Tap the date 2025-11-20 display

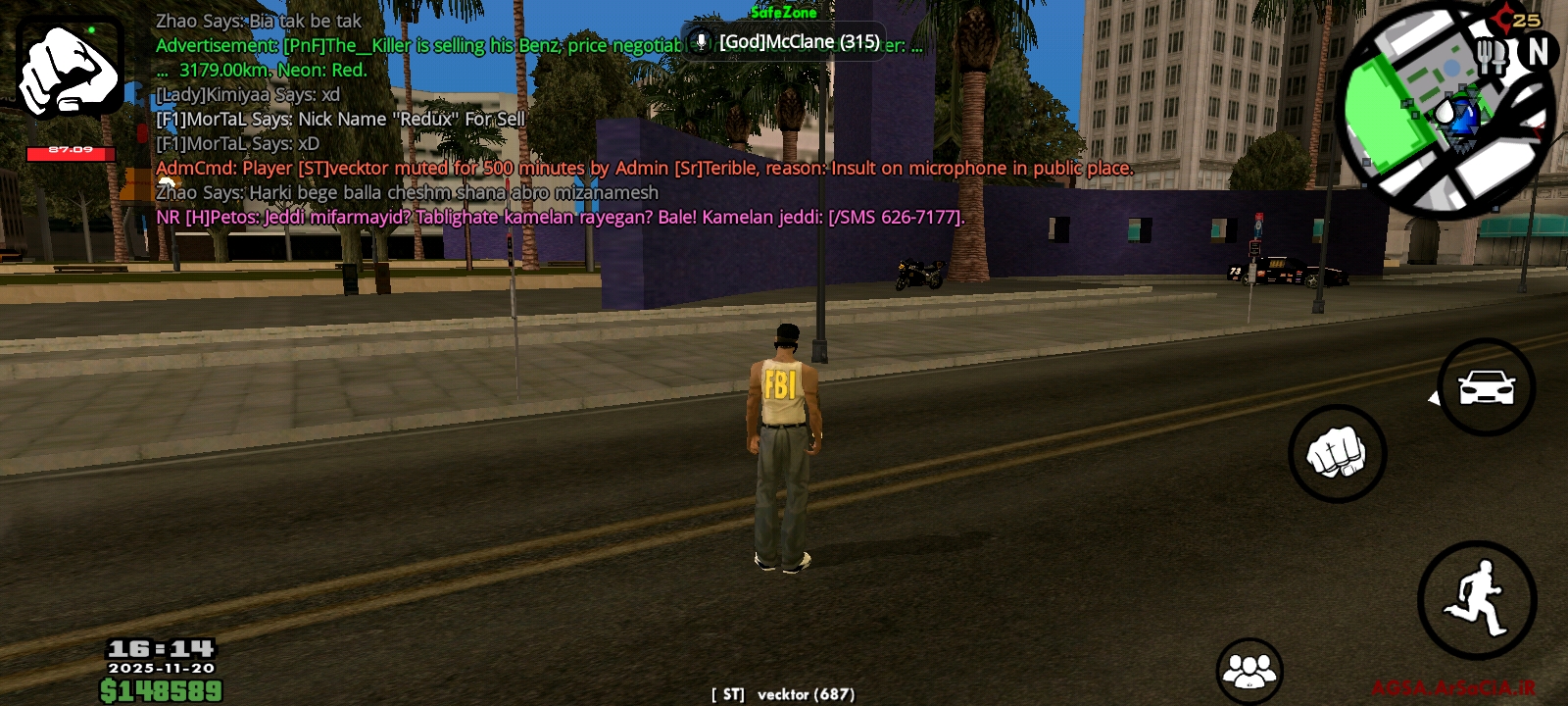pyautogui.click(x=160, y=668)
